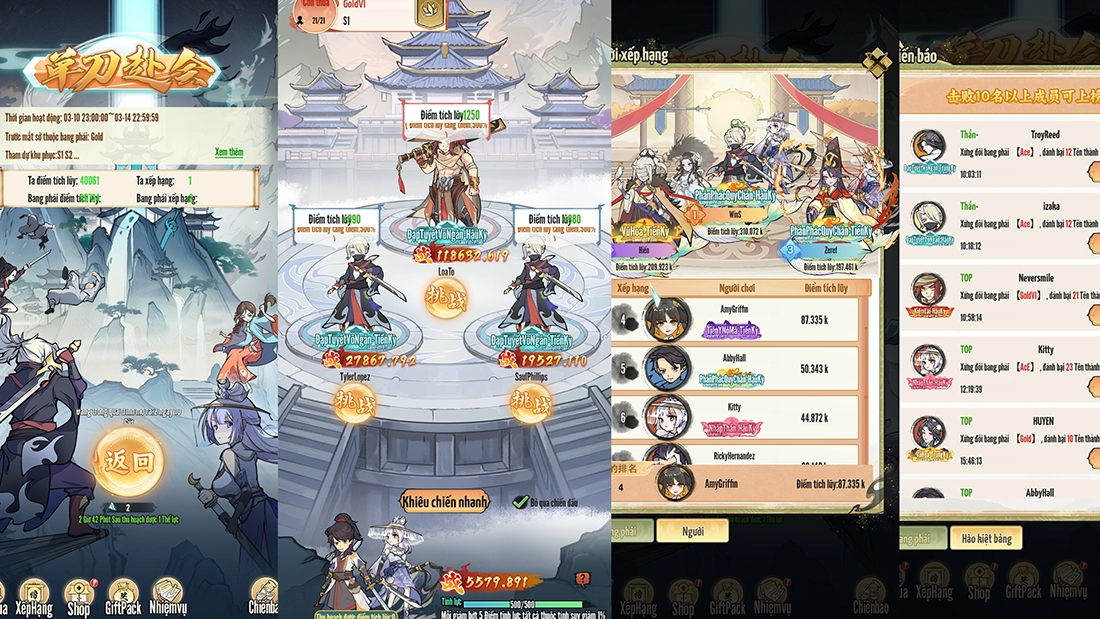Select Neversmile's battle report entry
Image resolution: width=1100 pixels, height=619 pixels.
click(1000, 296)
